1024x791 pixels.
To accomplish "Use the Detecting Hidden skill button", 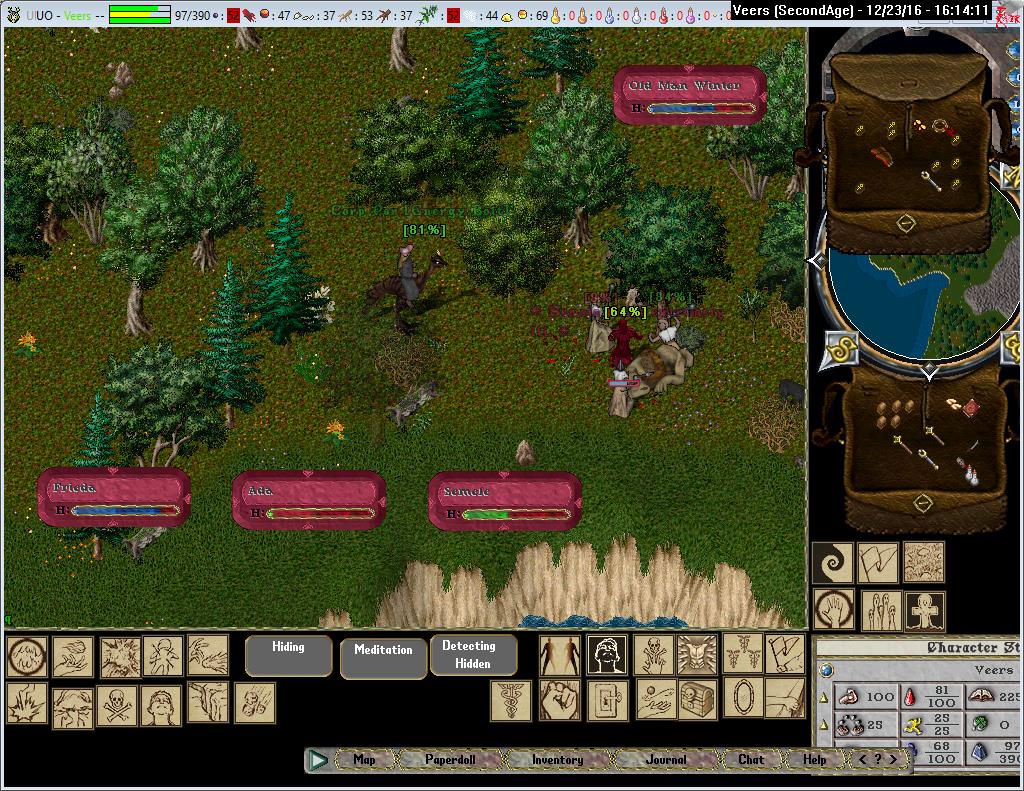I will (x=473, y=655).
